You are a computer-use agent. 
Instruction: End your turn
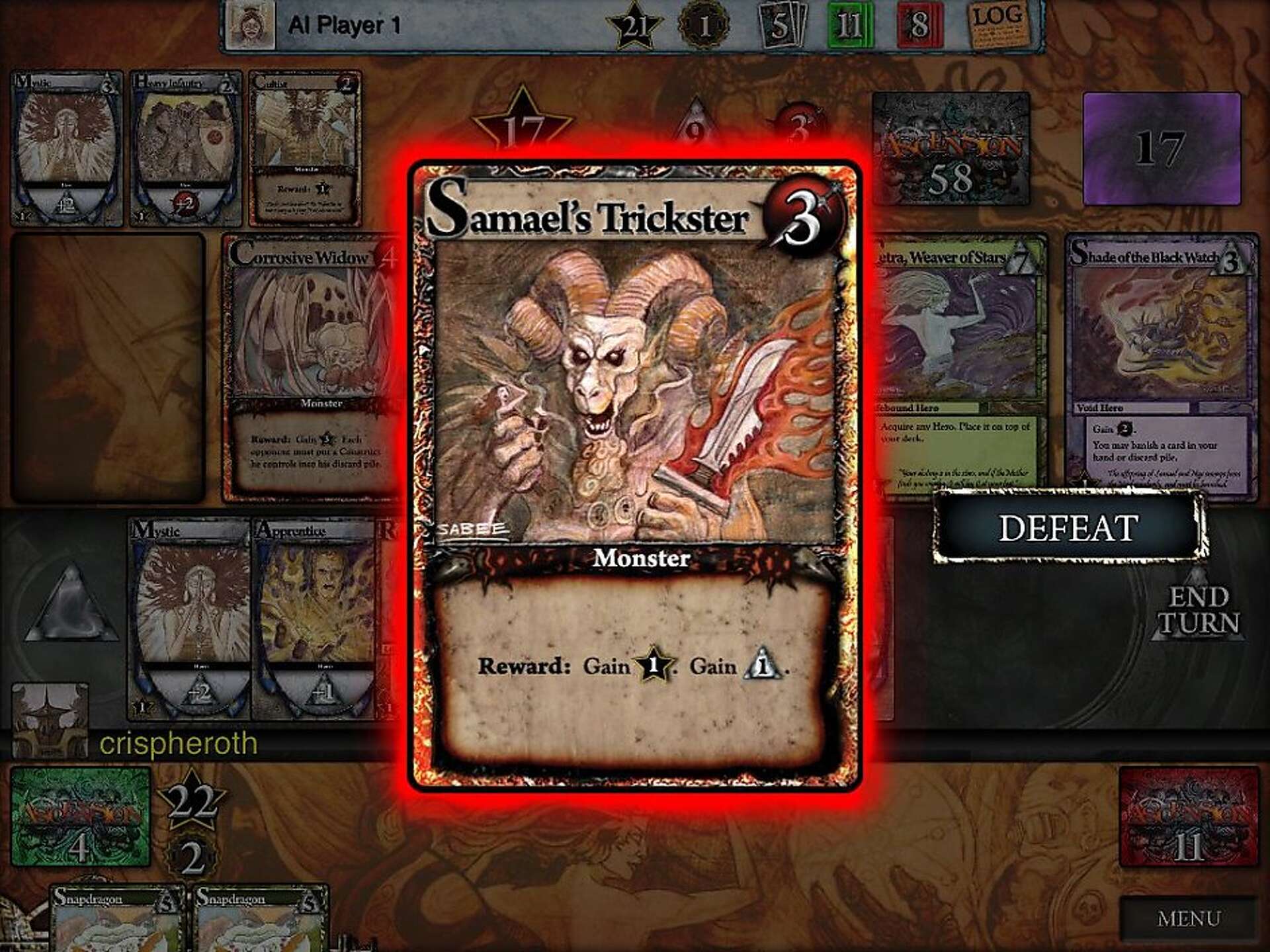[1198, 611]
